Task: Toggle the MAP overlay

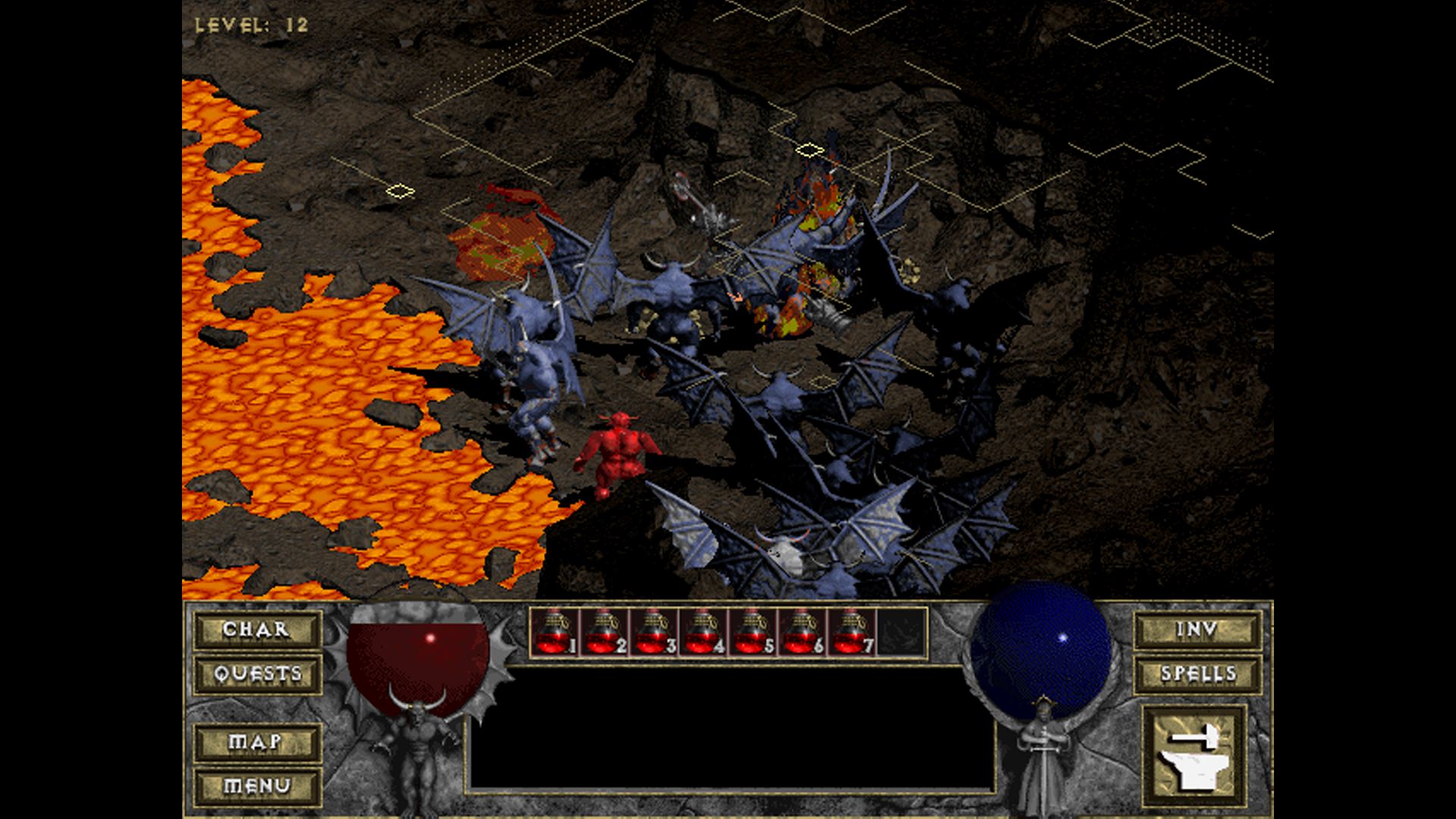Action: pyautogui.click(x=256, y=742)
